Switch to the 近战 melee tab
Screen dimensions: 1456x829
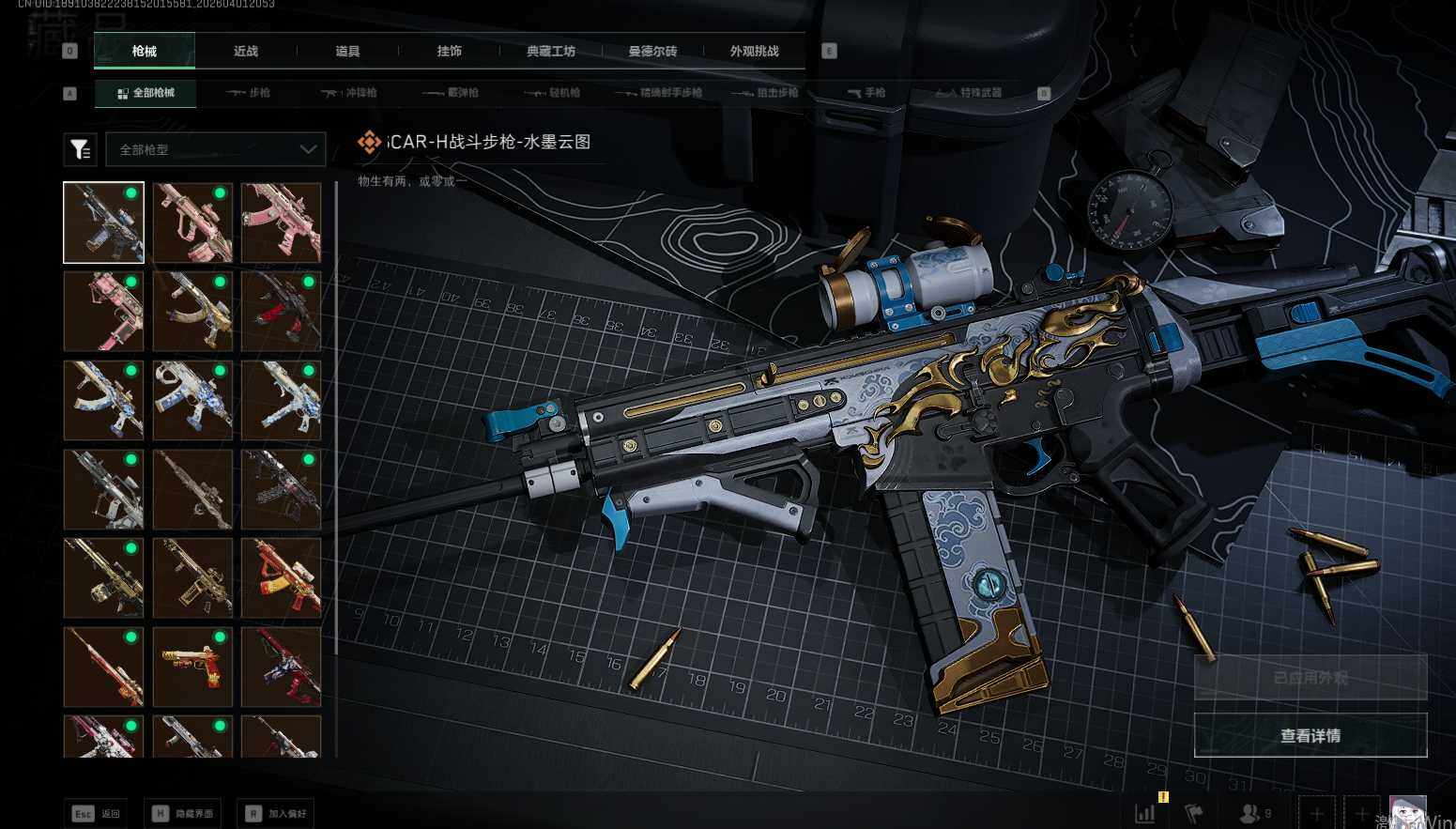pos(246,51)
